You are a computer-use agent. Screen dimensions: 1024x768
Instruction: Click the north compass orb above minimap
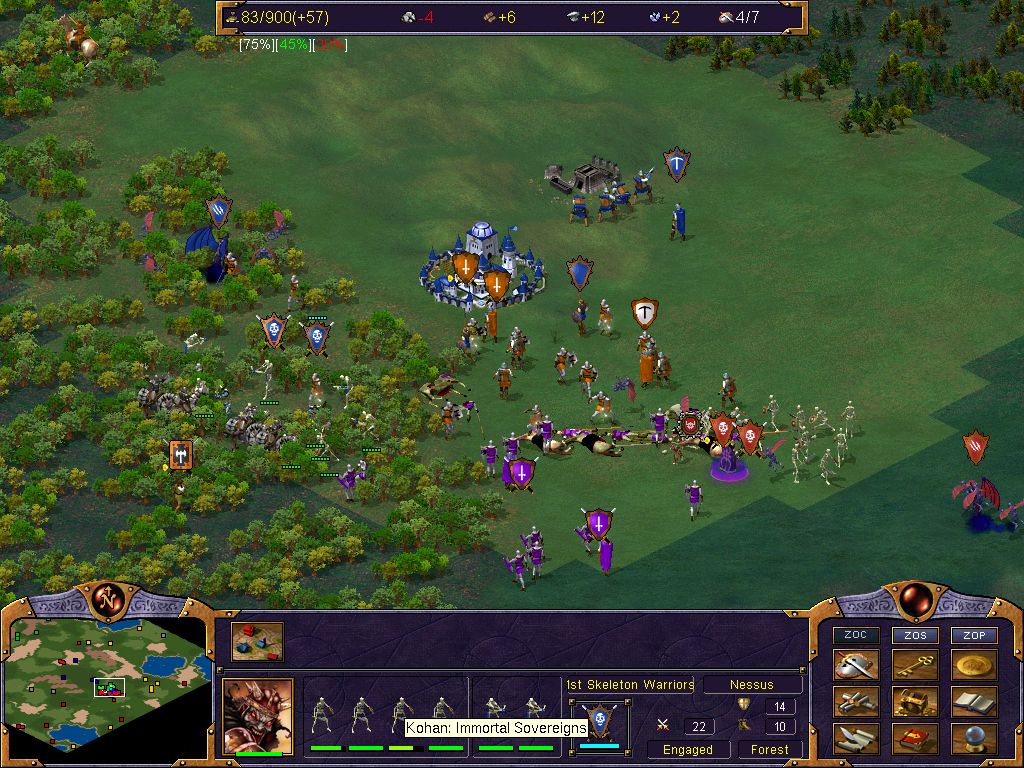tap(105, 599)
